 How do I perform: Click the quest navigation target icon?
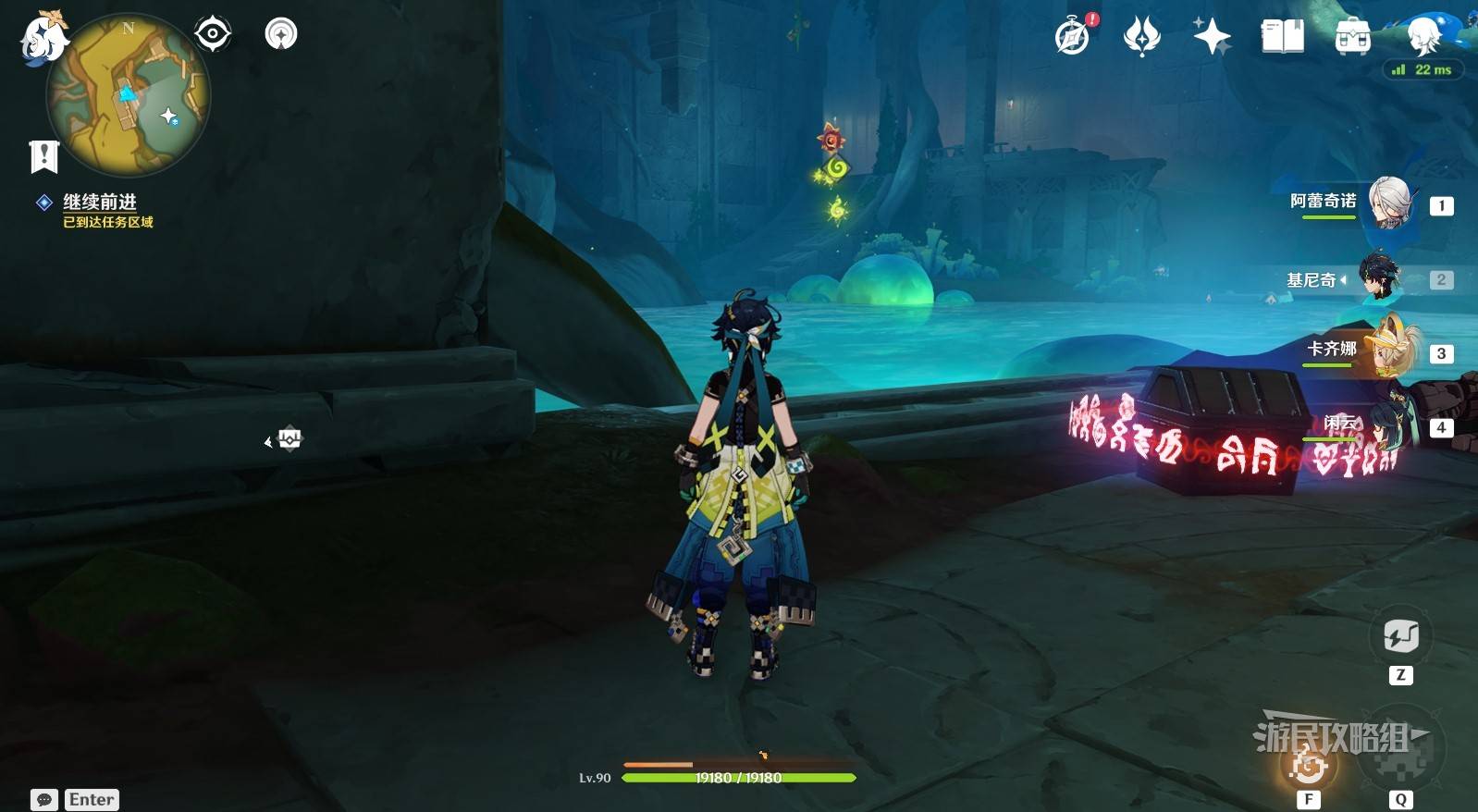pyautogui.click(x=213, y=34)
